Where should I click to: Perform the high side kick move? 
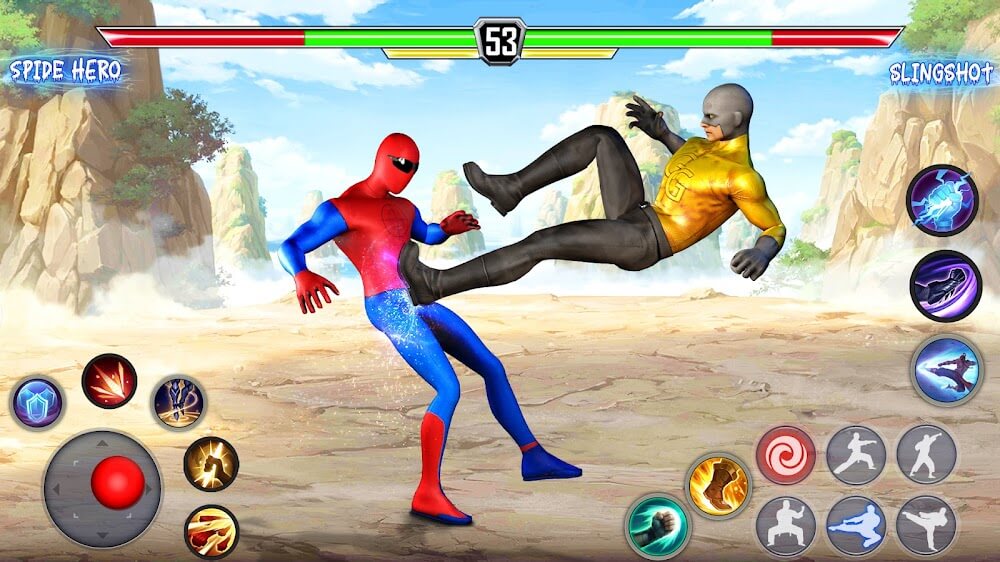click(926, 526)
